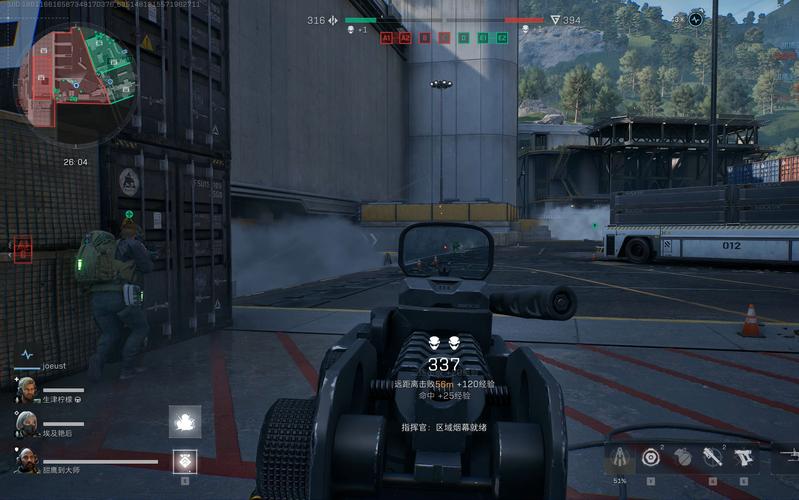Select the green E2 objective marker
Screen dimensions: 799x500
click(x=502, y=37)
